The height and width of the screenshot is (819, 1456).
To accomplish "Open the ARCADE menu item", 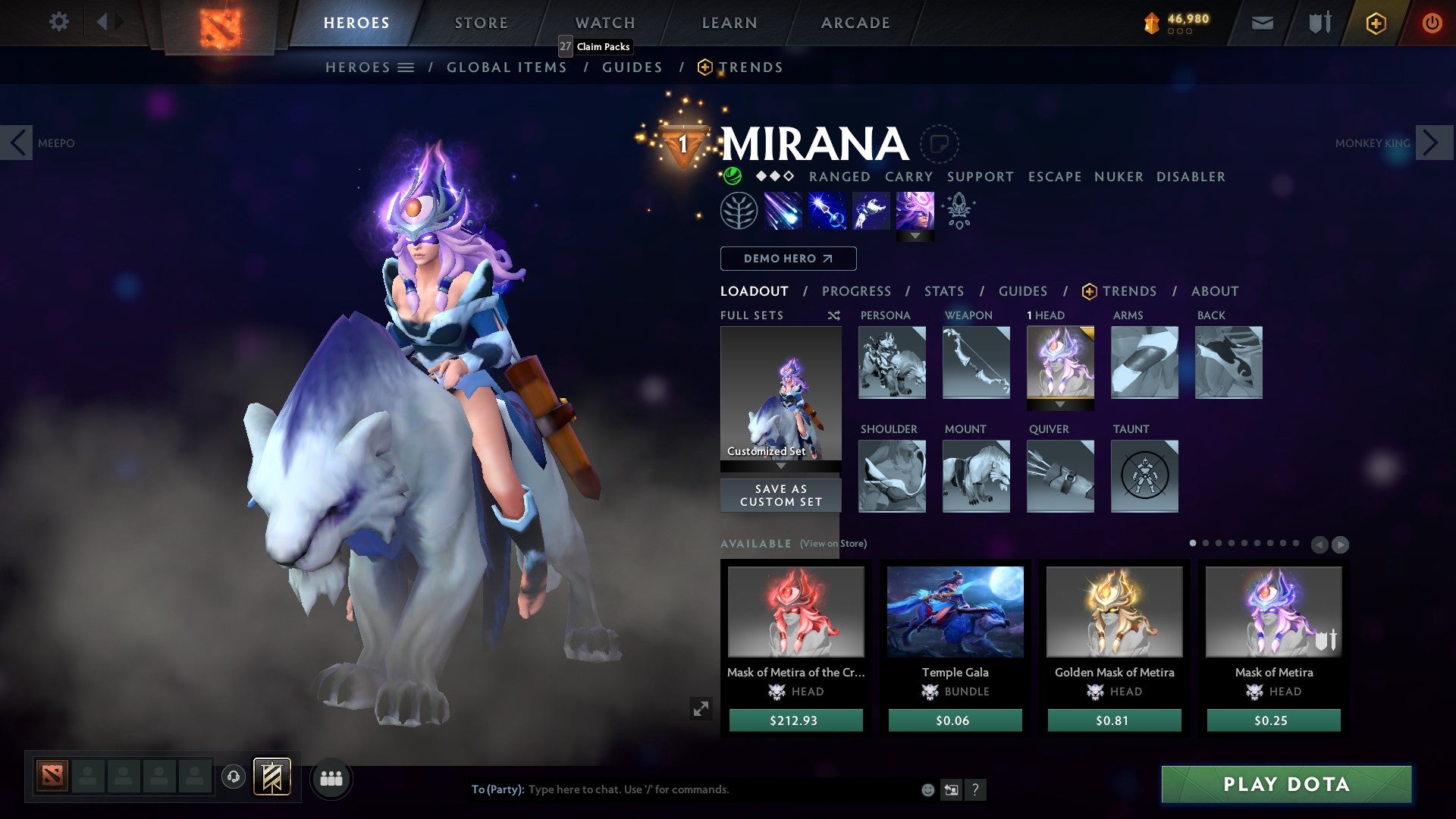I will (855, 23).
